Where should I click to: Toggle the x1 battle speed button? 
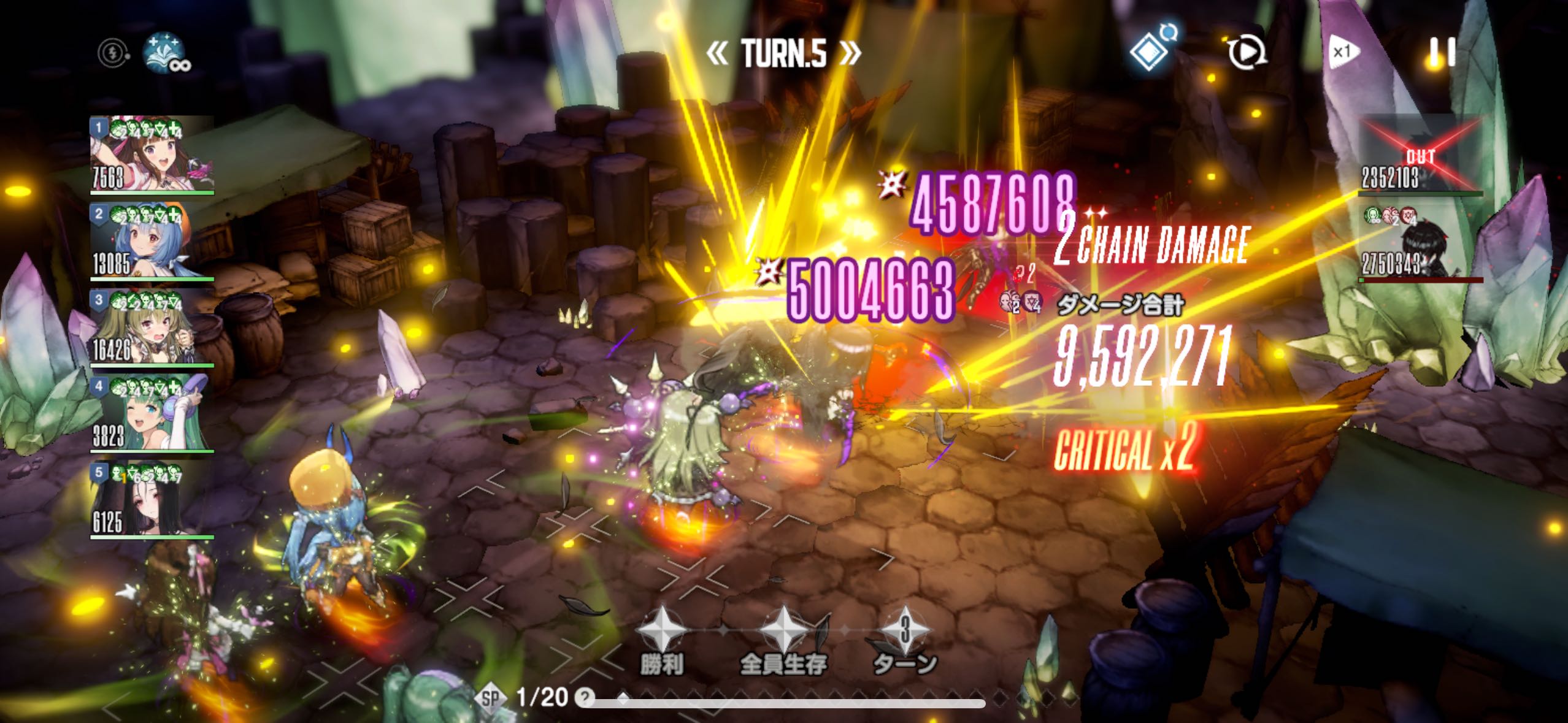[1343, 52]
